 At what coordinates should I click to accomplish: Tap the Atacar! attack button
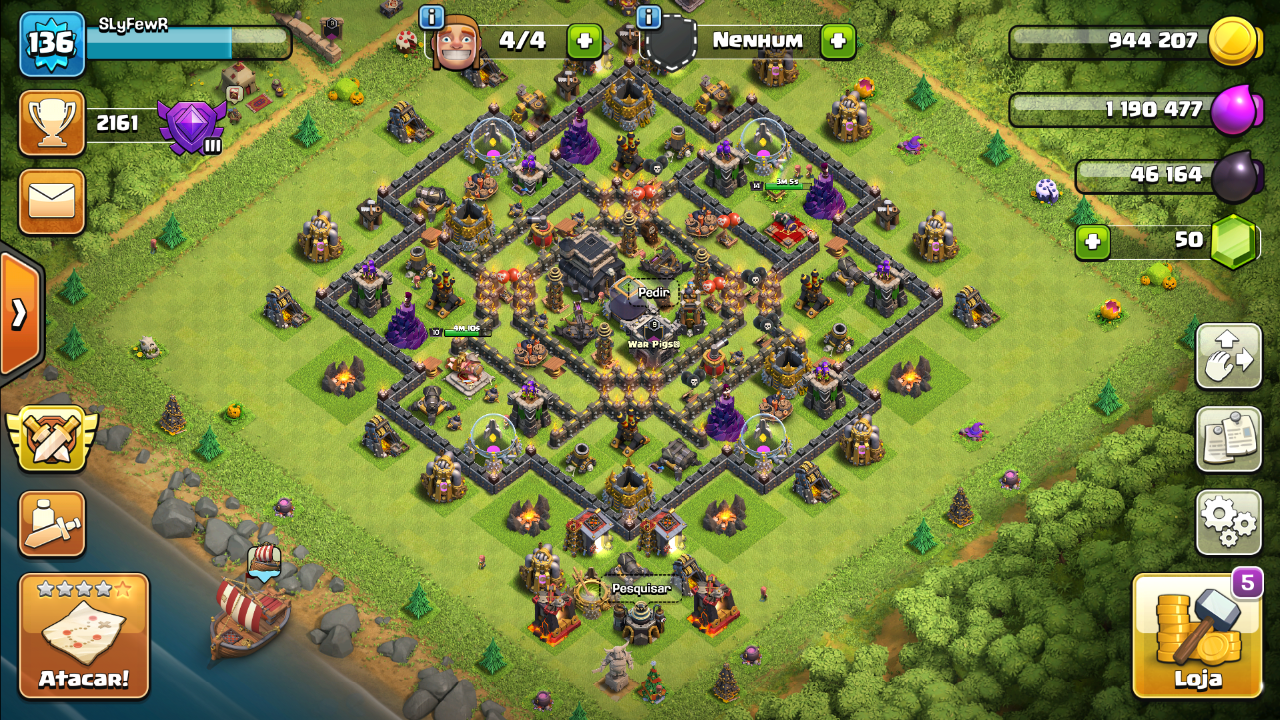pyautogui.click(x=84, y=636)
